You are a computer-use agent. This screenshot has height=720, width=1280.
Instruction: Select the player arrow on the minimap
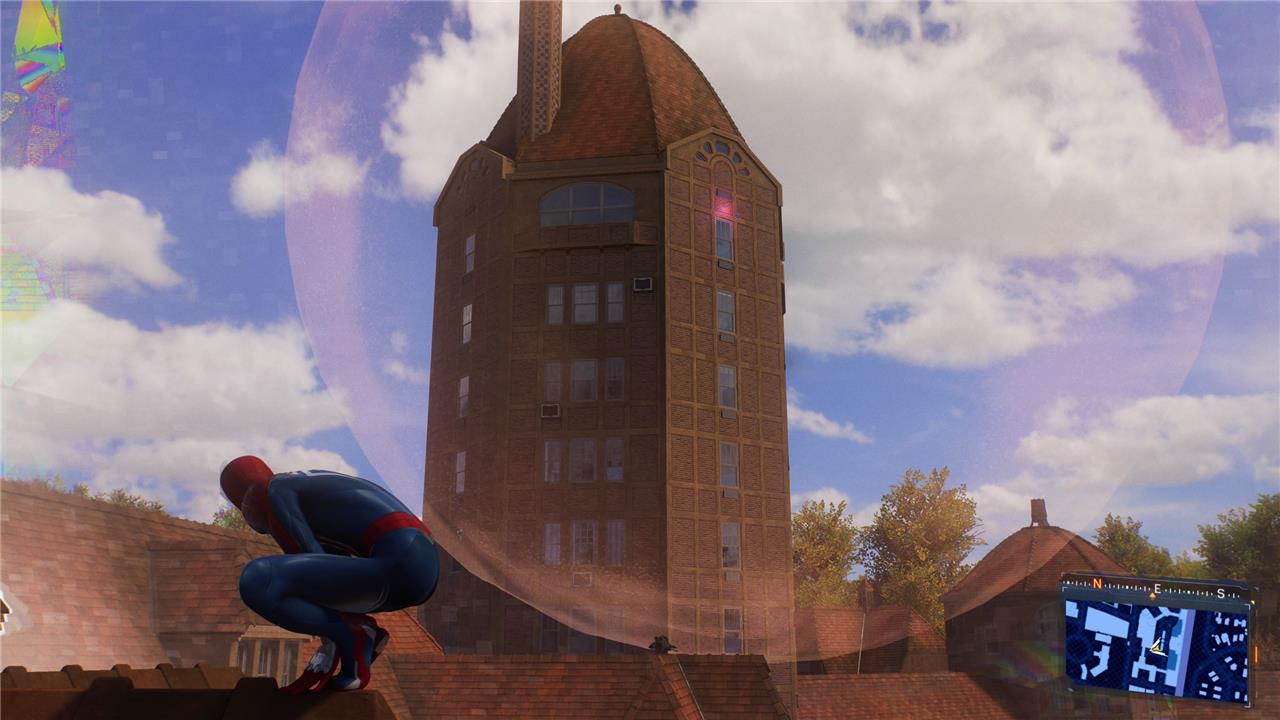coord(1157,646)
